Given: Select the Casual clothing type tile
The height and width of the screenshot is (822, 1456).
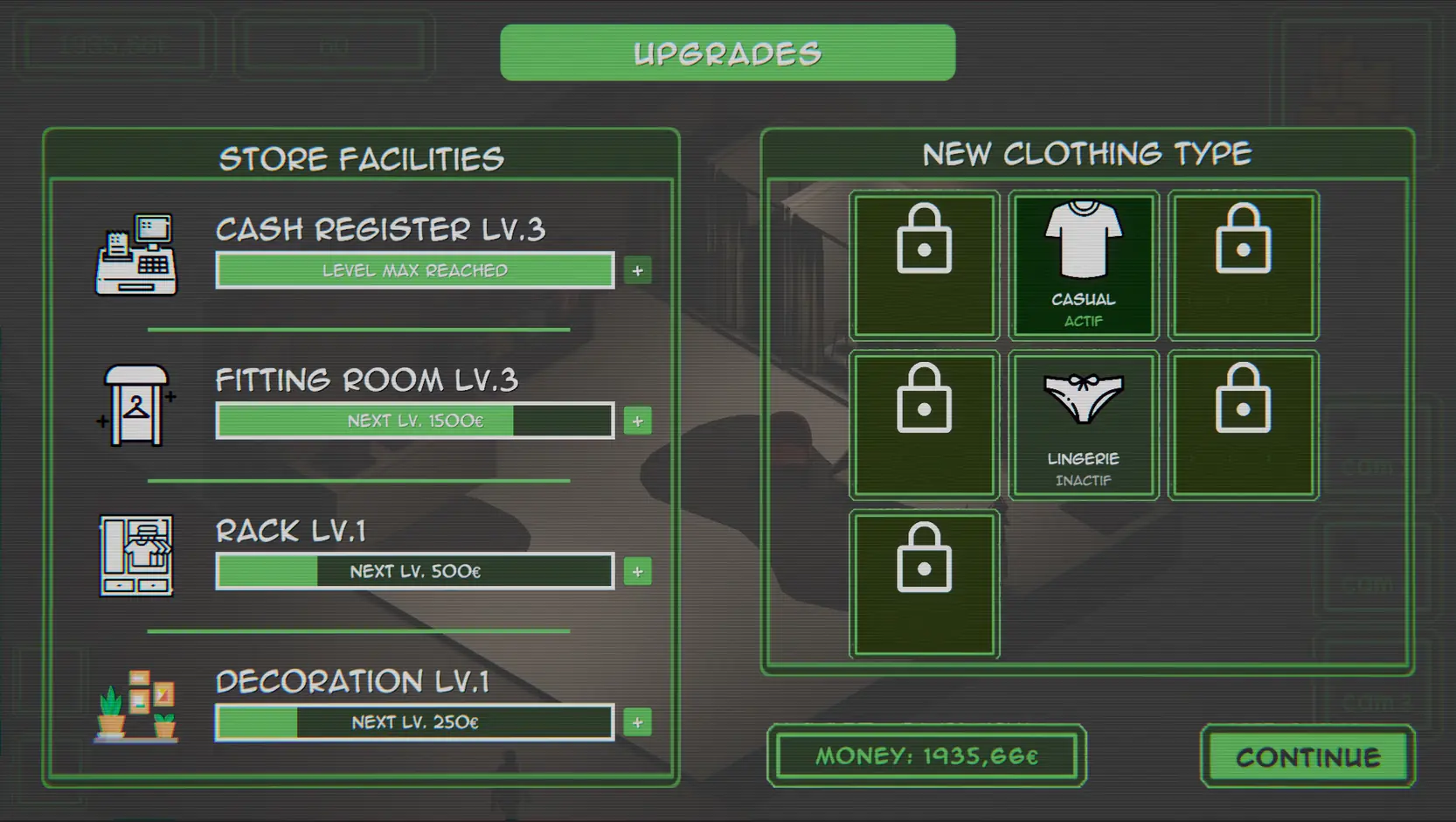Looking at the screenshot, I should coord(1084,265).
